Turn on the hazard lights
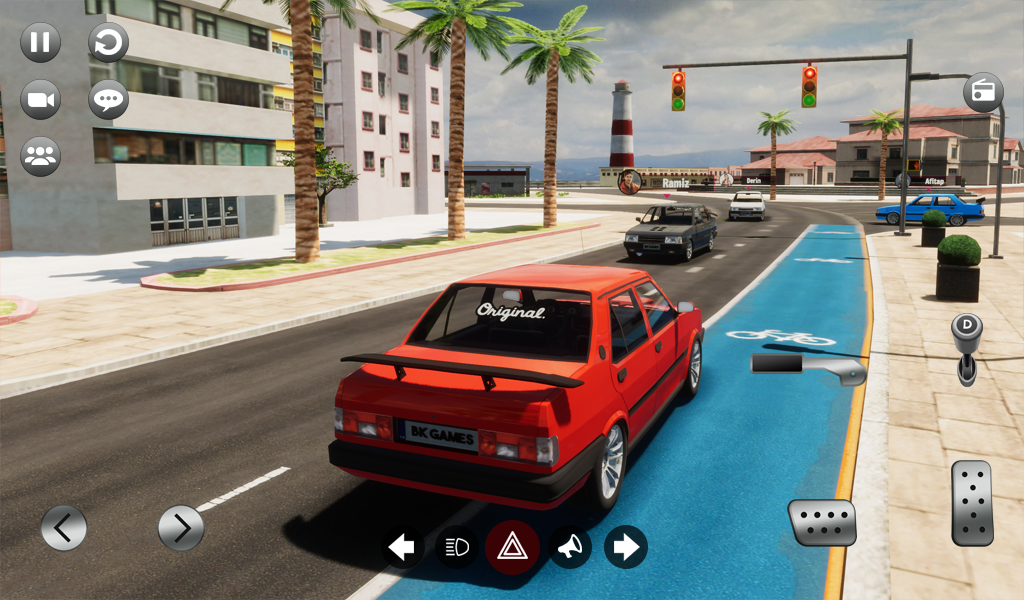 512,547
